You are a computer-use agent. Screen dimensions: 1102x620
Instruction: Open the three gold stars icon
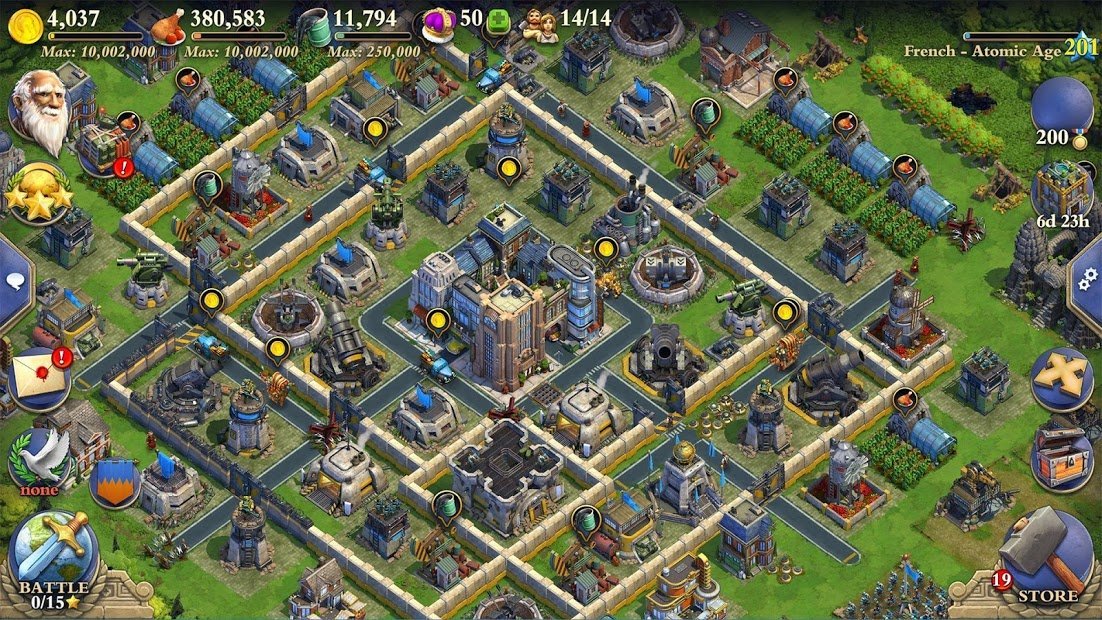click(x=38, y=193)
